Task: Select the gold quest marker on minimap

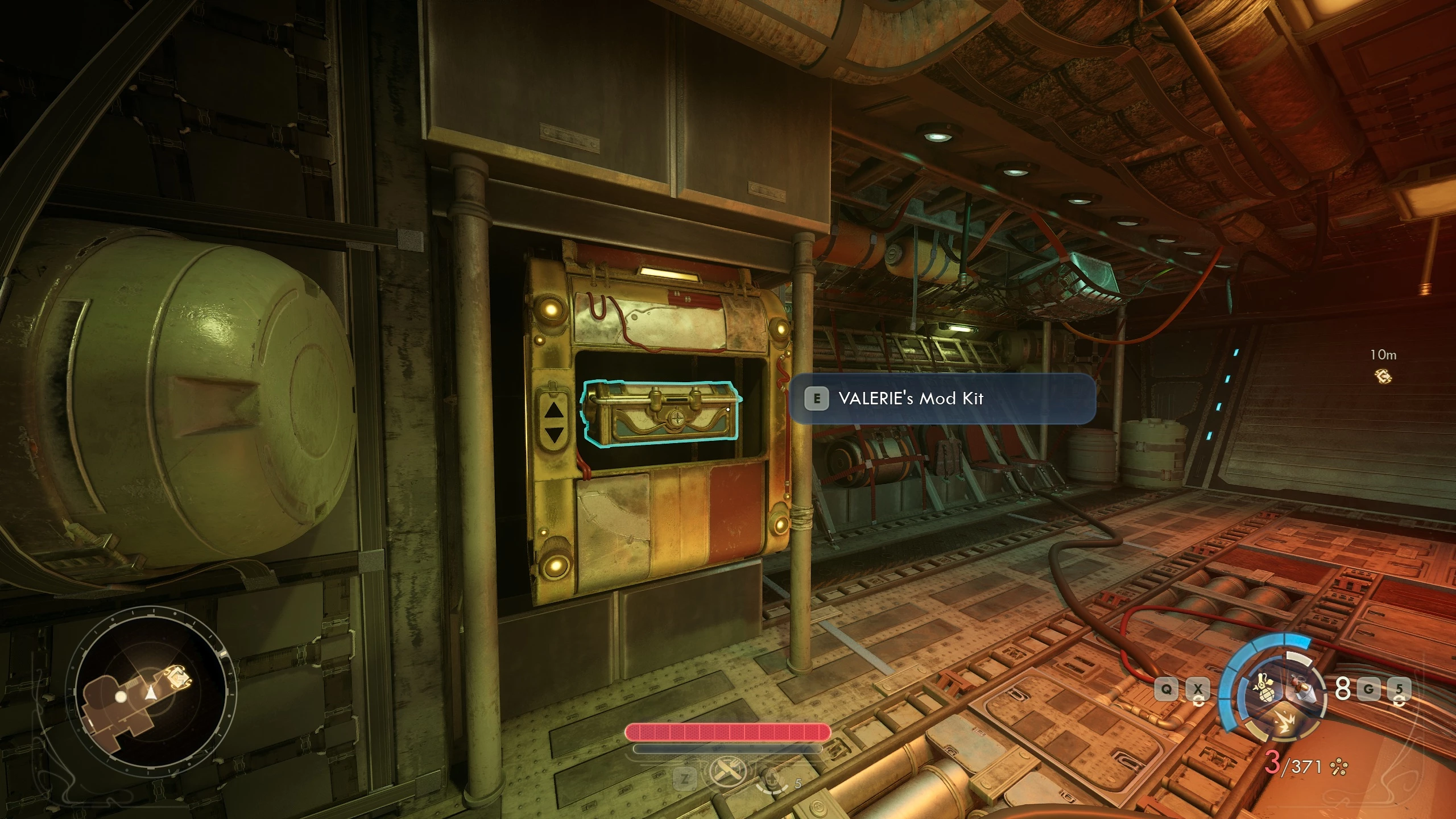Action: pos(179,678)
